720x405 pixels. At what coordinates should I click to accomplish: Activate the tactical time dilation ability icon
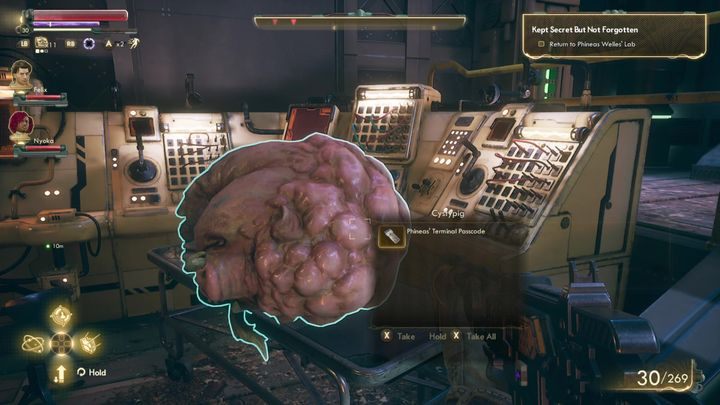[x=89, y=43]
